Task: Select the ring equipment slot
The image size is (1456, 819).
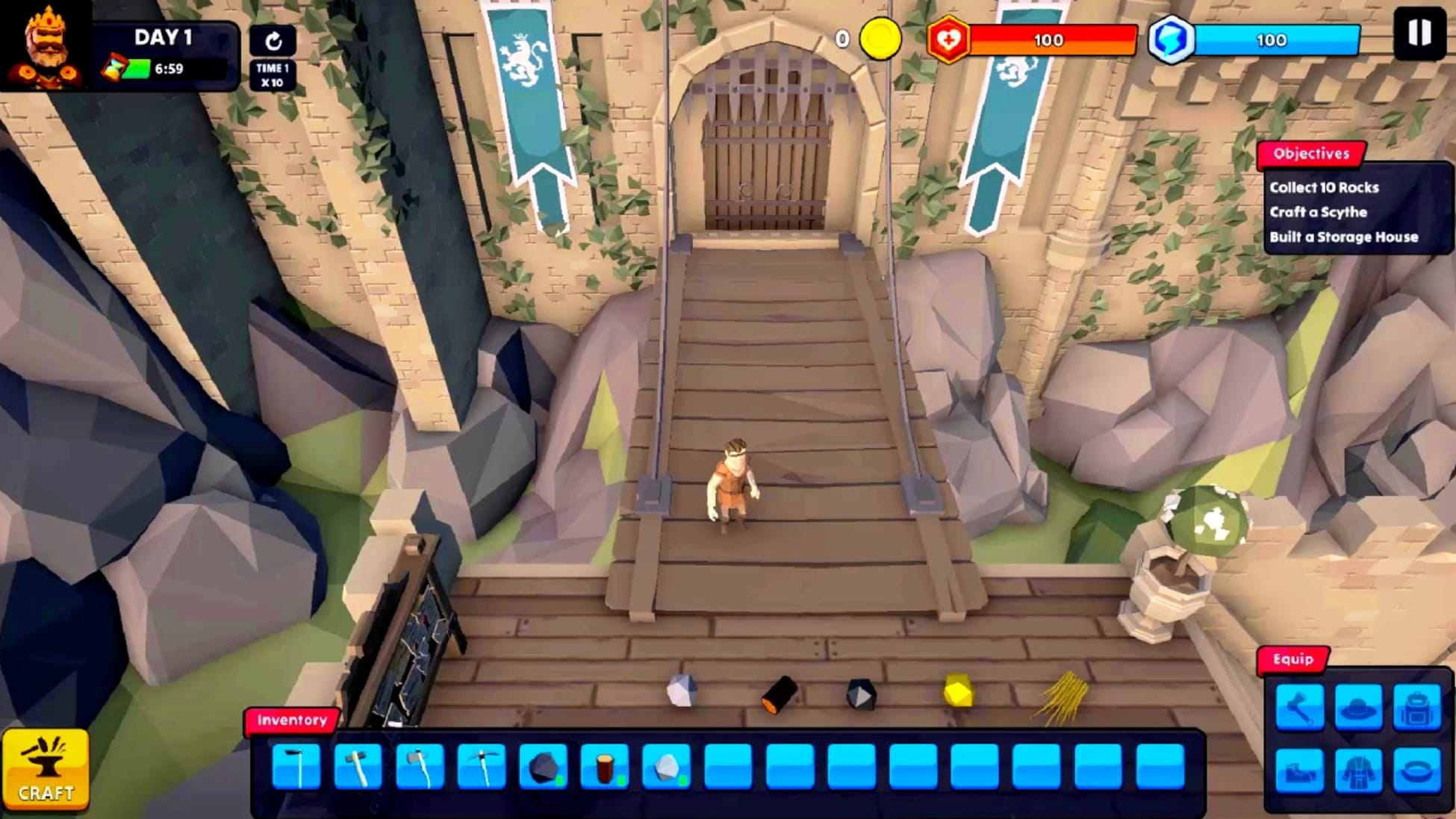Action: tap(1416, 770)
